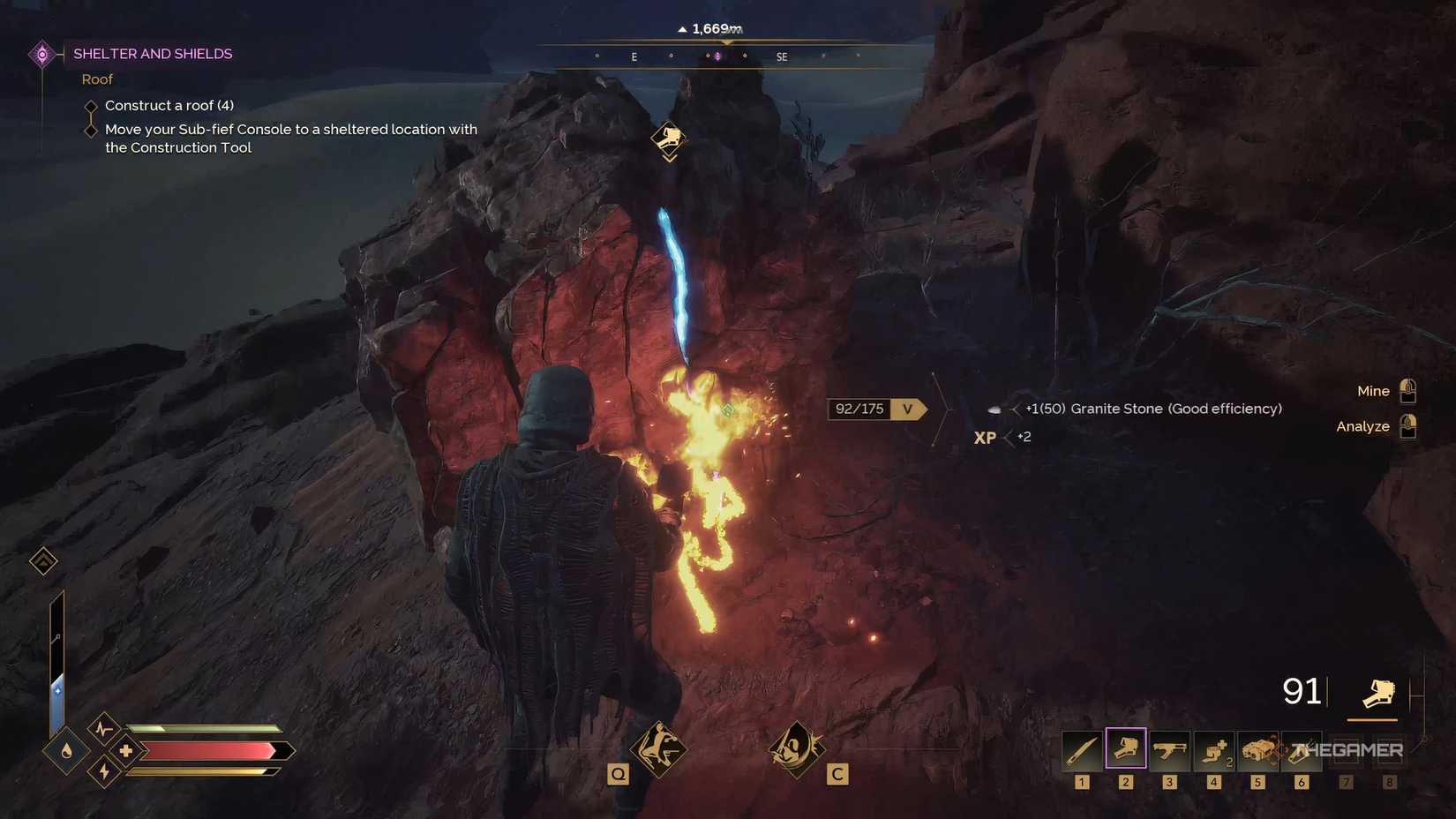Click the purple quest emblem beside Shelter and Shields
Viewport: 1456px width, 819px height.
pyautogui.click(x=42, y=54)
